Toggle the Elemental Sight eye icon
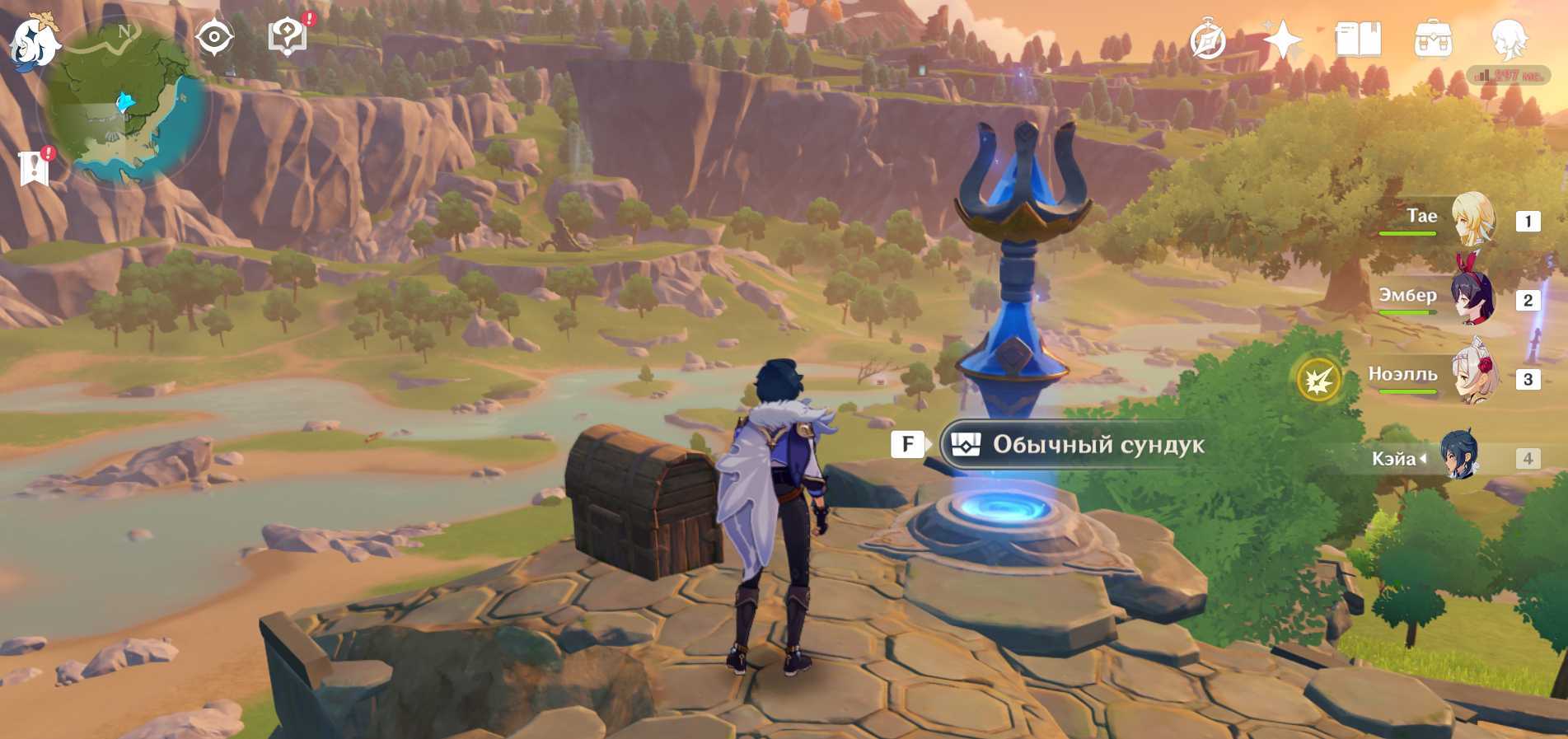 click(x=214, y=38)
